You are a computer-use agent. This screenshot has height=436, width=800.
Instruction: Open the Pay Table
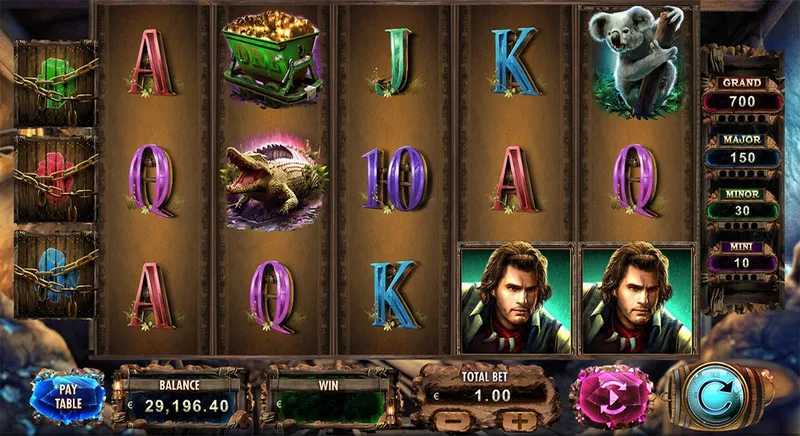pyautogui.click(x=67, y=395)
